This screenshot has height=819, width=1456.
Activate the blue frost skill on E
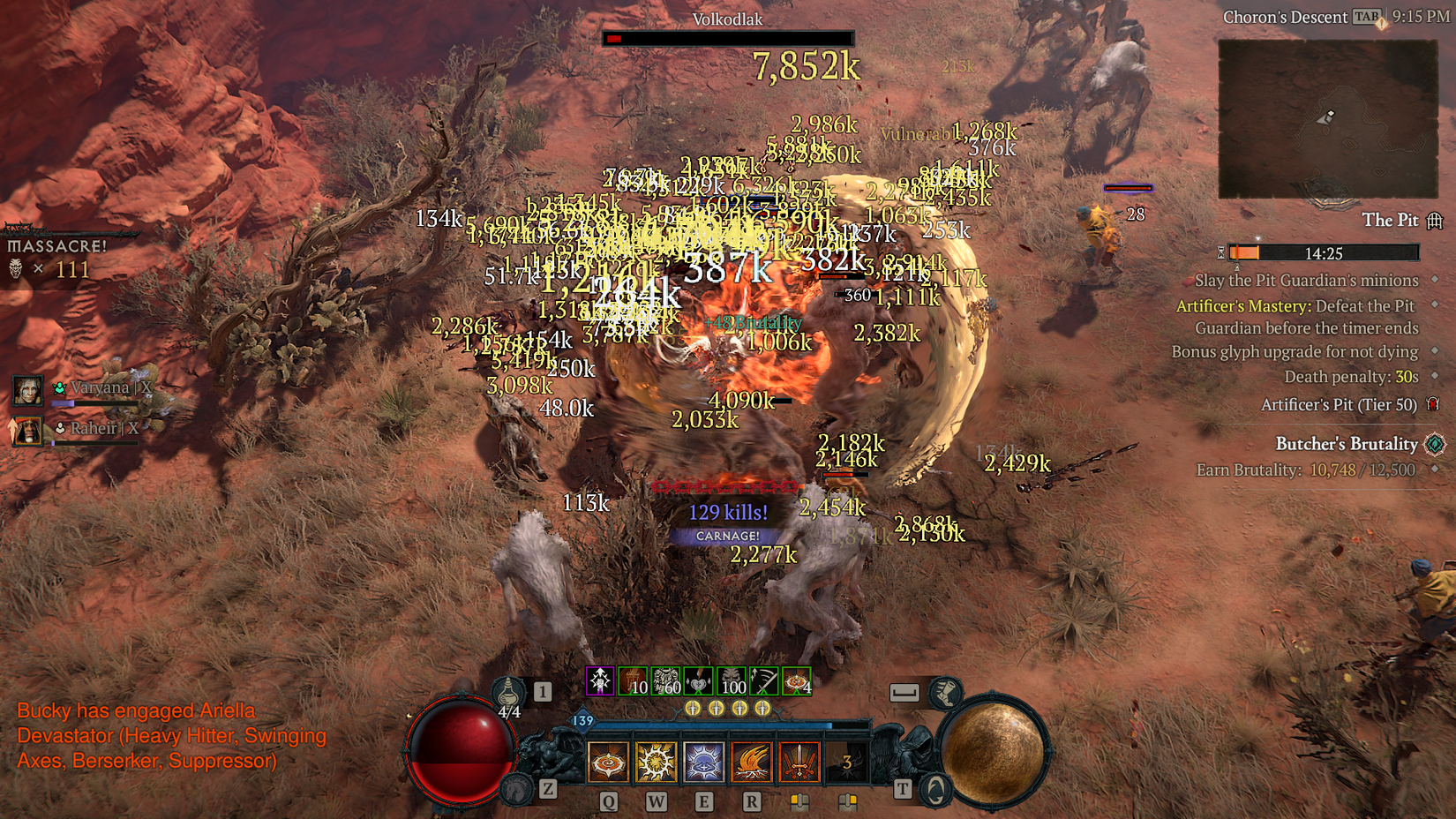[704, 762]
